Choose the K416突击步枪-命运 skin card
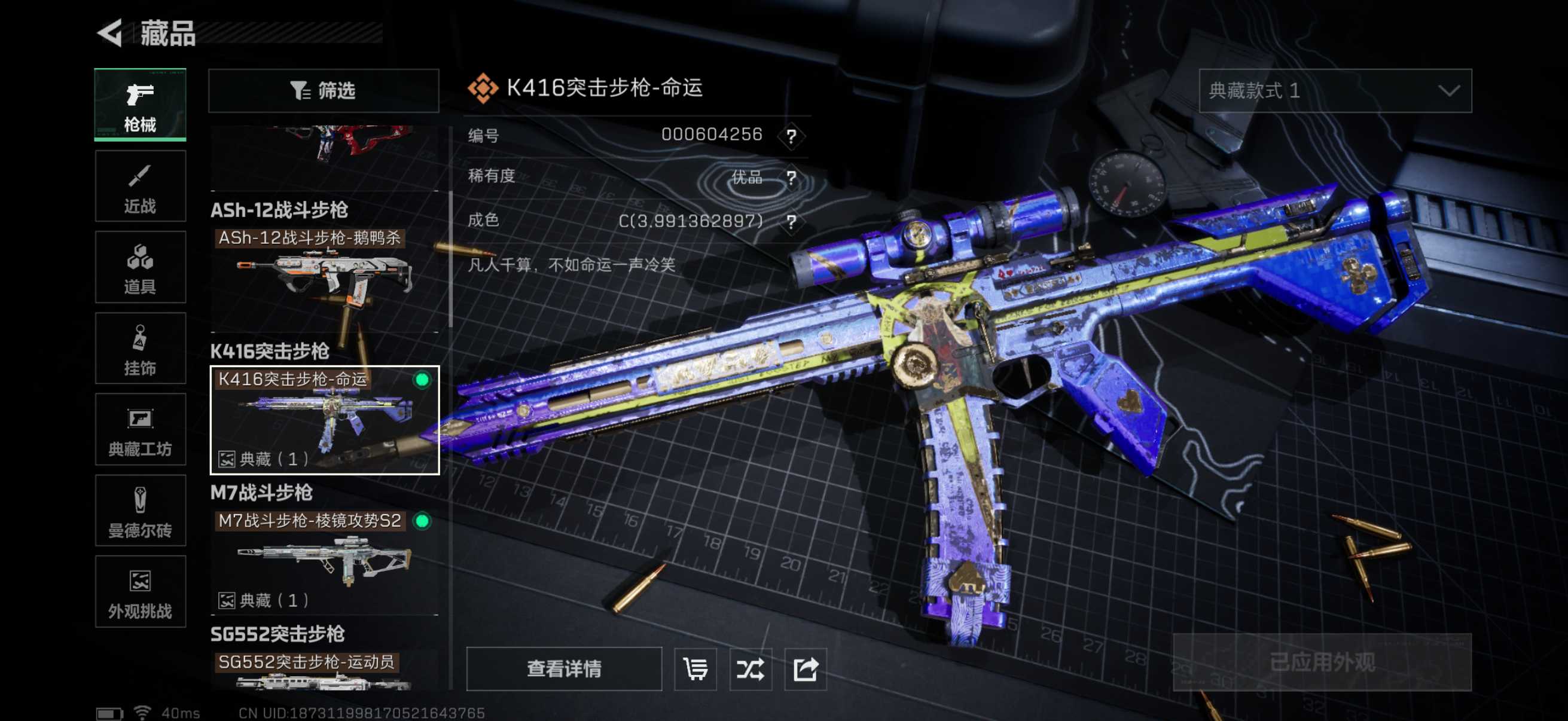The width and height of the screenshot is (1568, 721). [x=325, y=420]
